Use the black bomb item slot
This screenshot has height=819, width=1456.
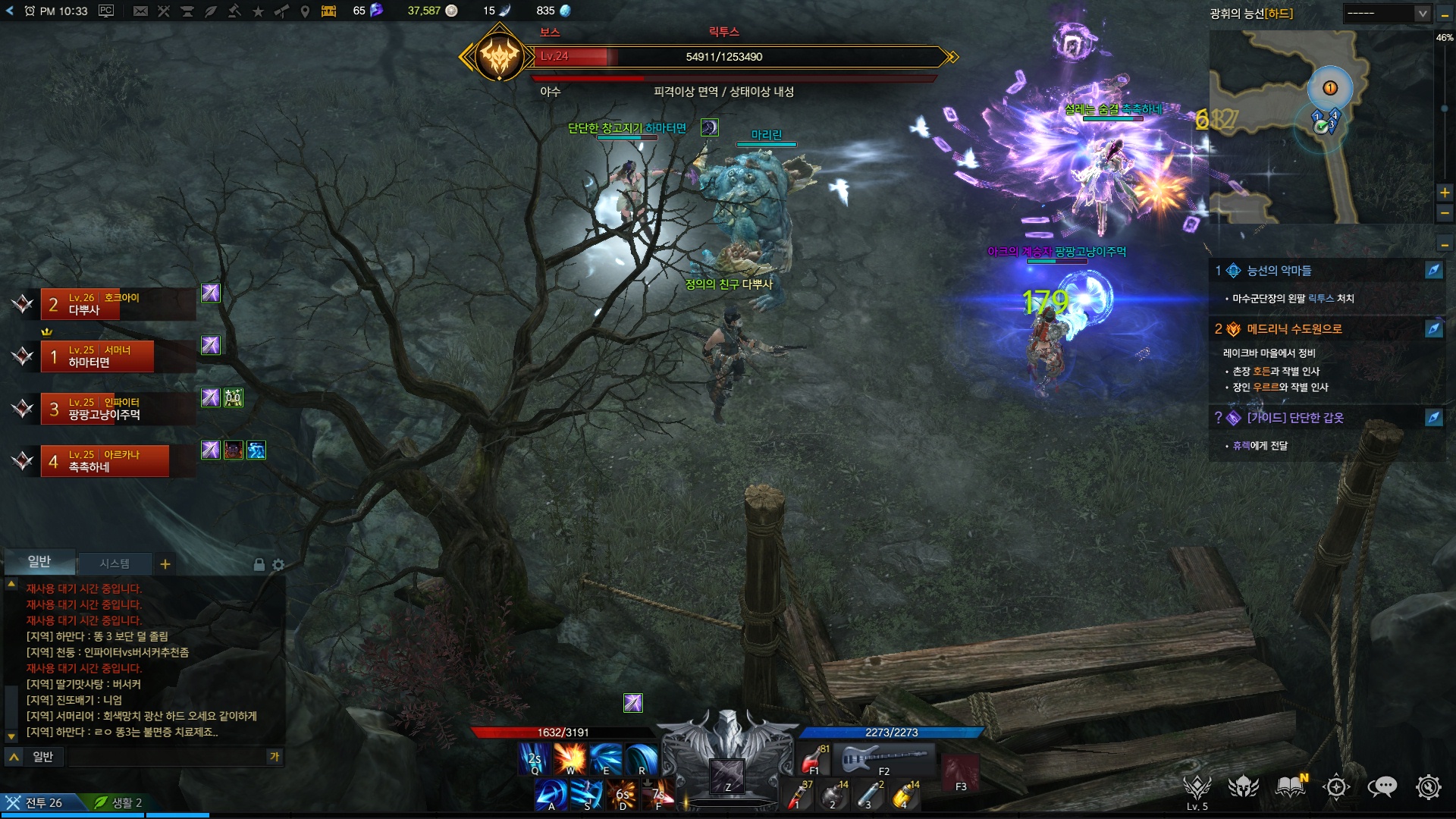[833, 796]
